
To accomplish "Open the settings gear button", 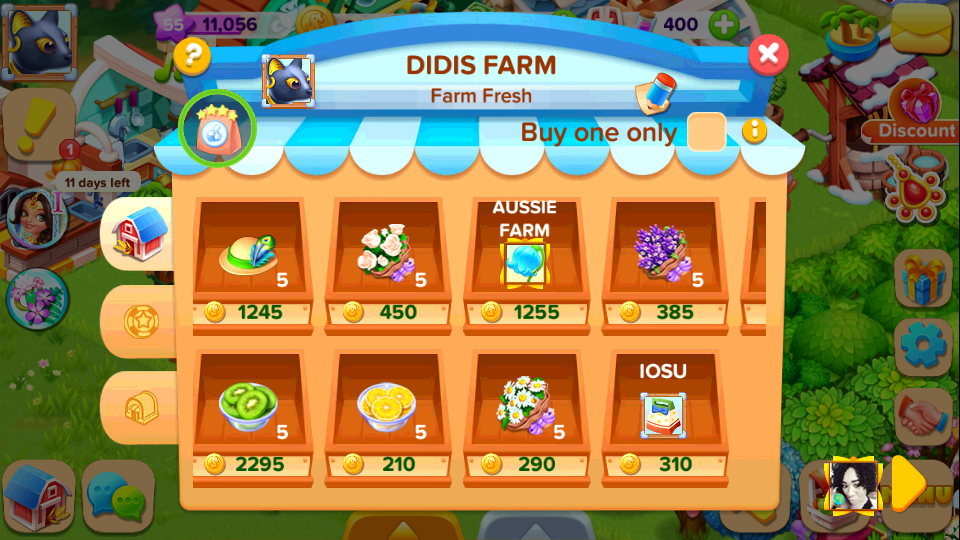I will 922,344.
